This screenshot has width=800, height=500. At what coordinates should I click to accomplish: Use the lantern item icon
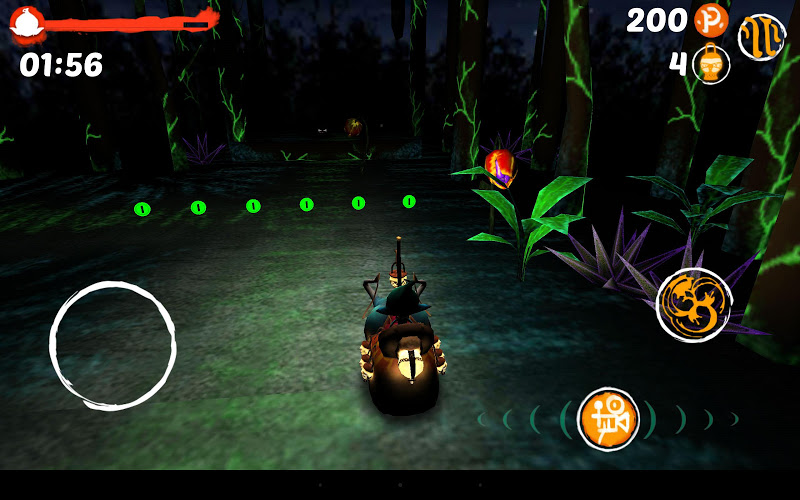tap(712, 65)
